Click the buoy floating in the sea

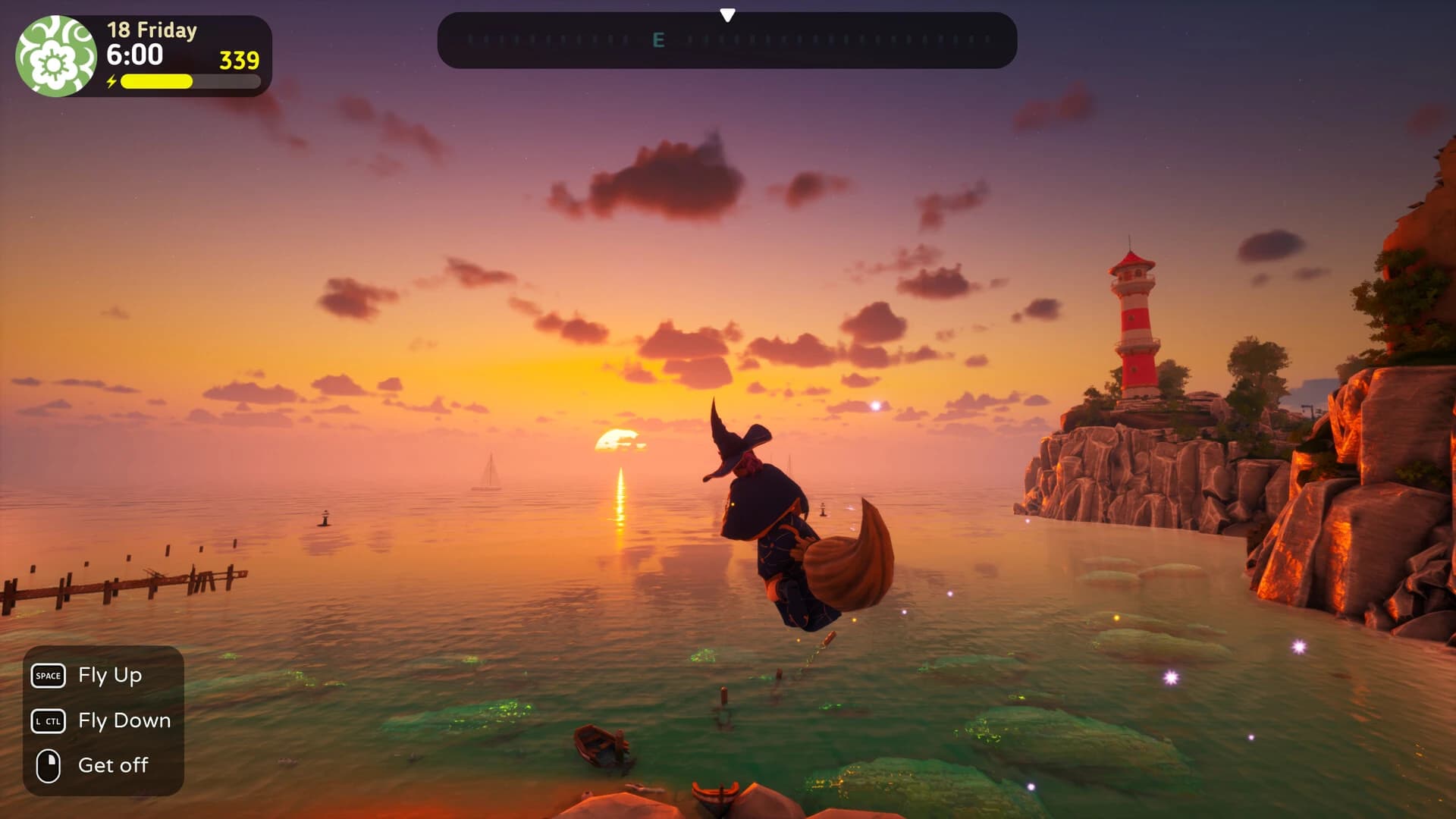[x=324, y=518]
